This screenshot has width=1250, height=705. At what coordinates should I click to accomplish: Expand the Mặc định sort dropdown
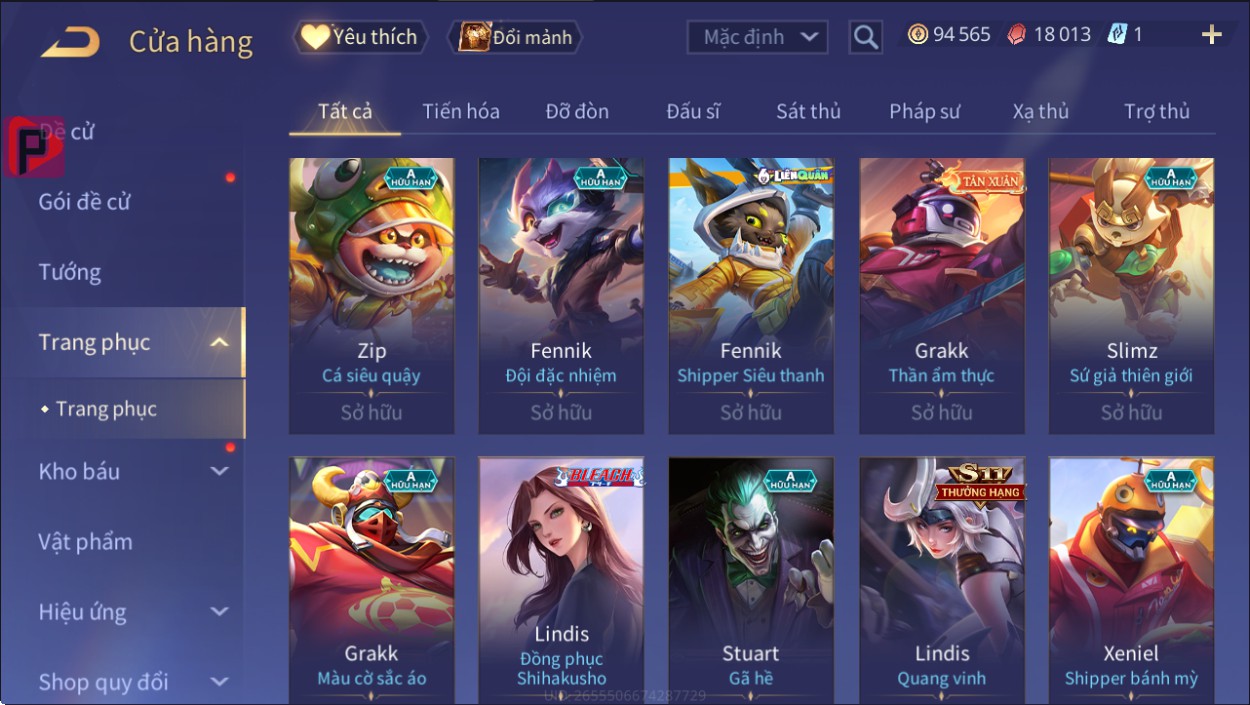[x=758, y=38]
